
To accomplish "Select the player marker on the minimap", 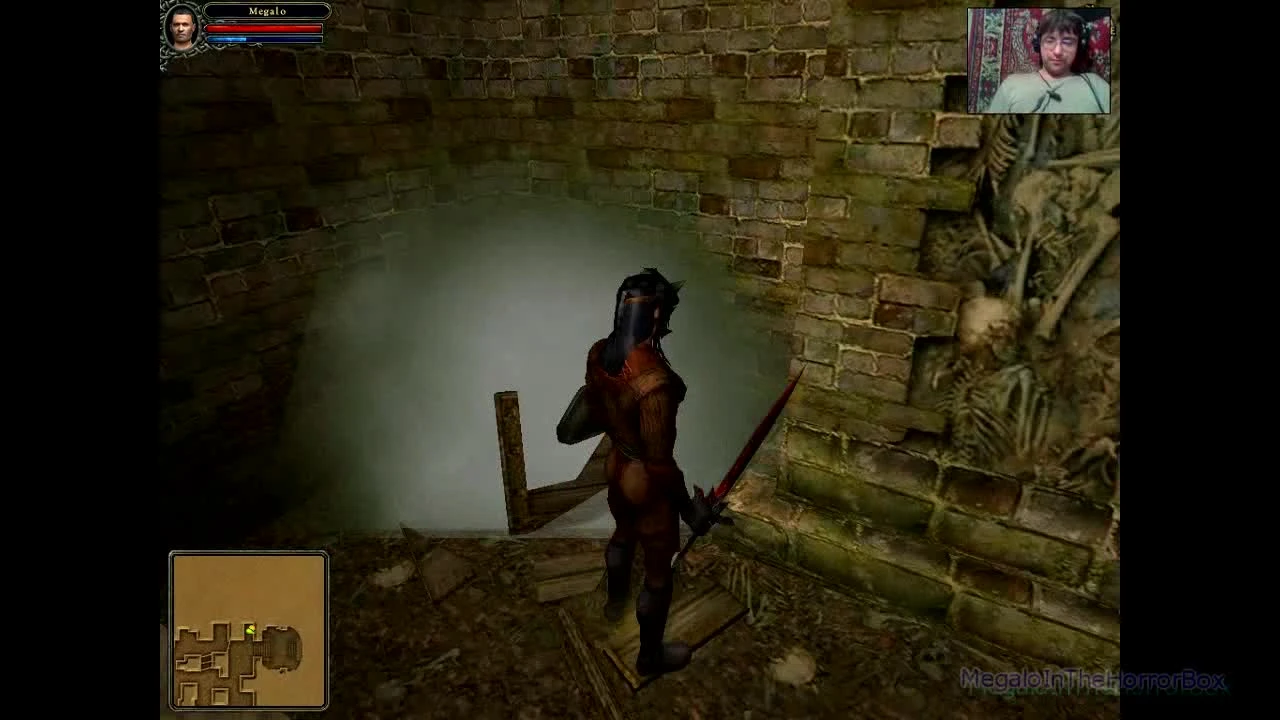I will (251, 628).
